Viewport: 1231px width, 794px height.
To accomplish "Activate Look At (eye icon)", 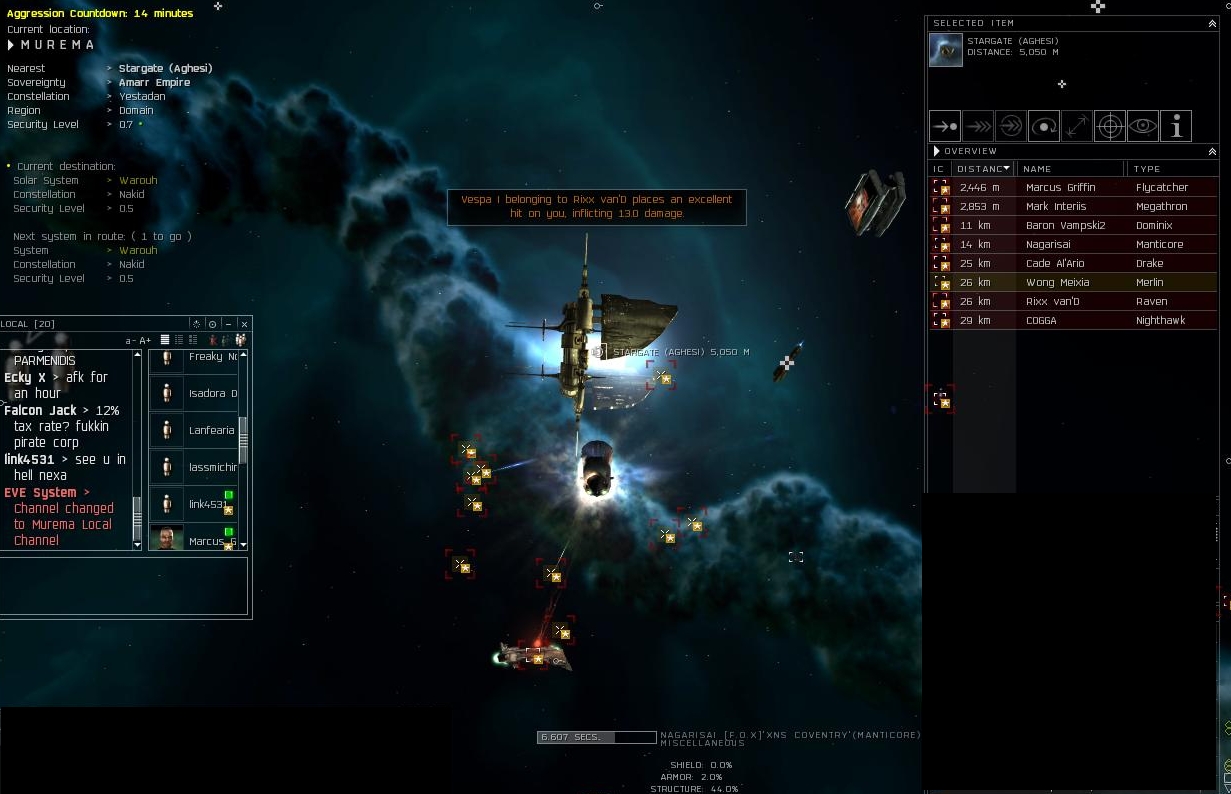I will pyautogui.click(x=1142, y=126).
